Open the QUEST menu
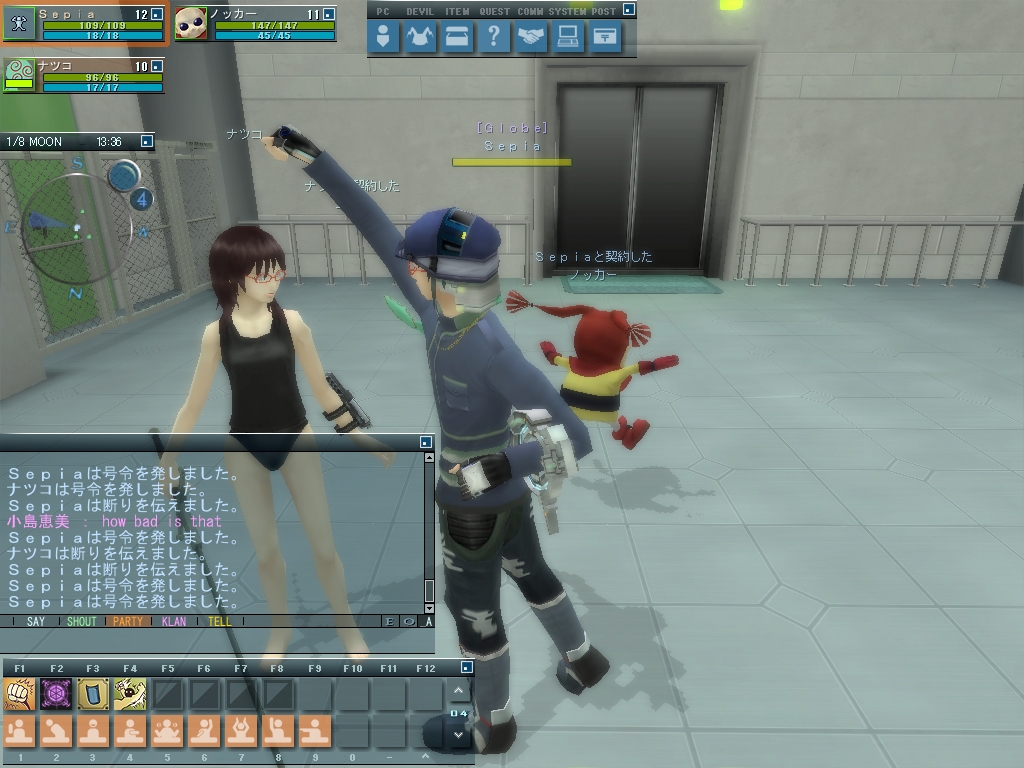This screenshot has height=768, width=1024. (493, 38)
